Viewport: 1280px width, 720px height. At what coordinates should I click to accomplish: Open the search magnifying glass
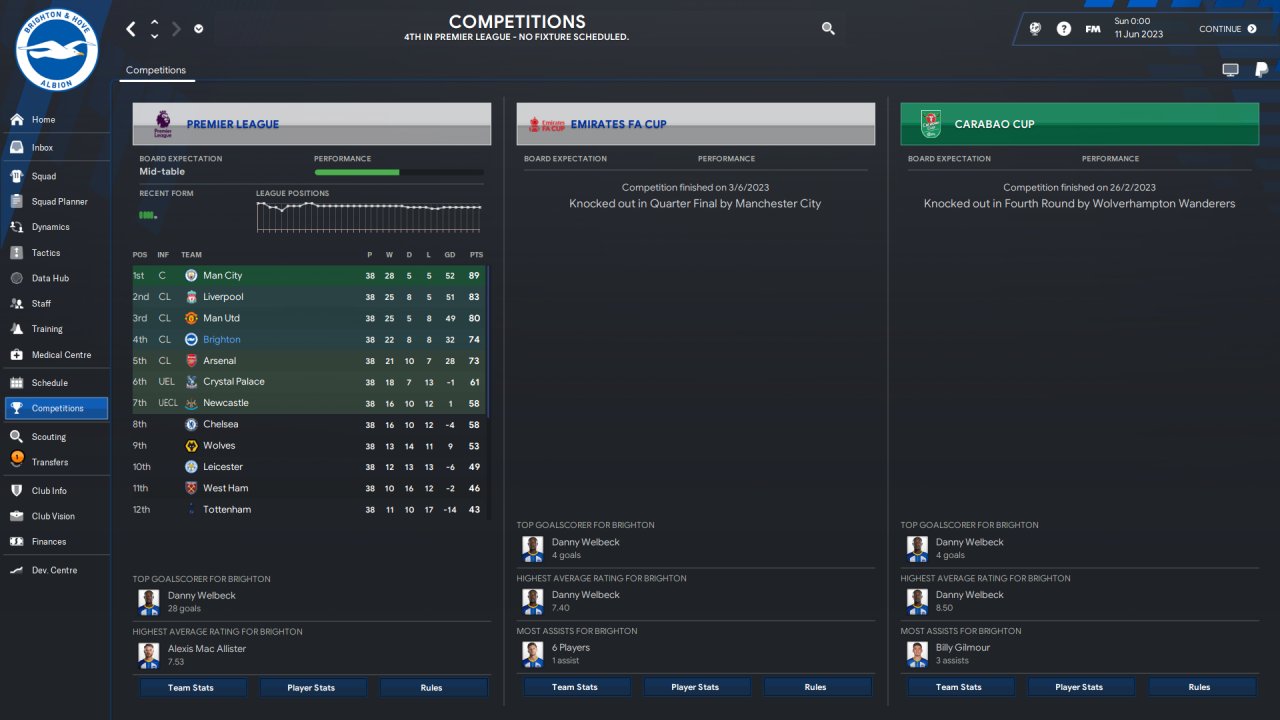(x=828, y=29)
